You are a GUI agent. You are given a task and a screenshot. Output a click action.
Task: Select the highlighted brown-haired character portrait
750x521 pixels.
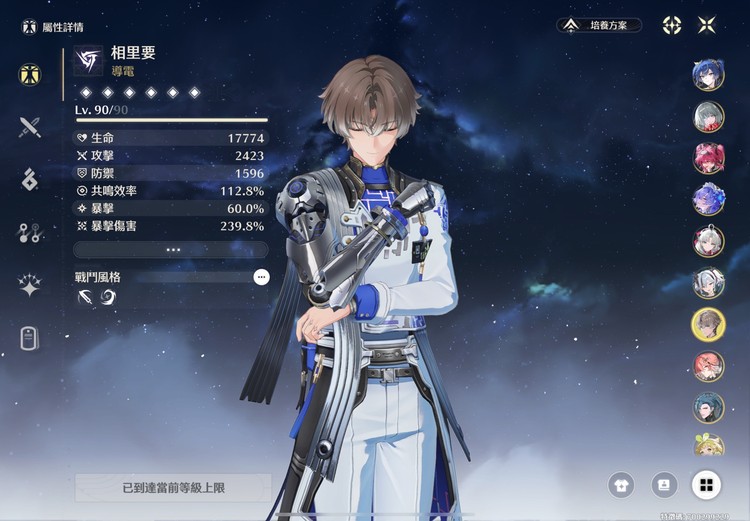pyautogui.click(x=709, y=324)
